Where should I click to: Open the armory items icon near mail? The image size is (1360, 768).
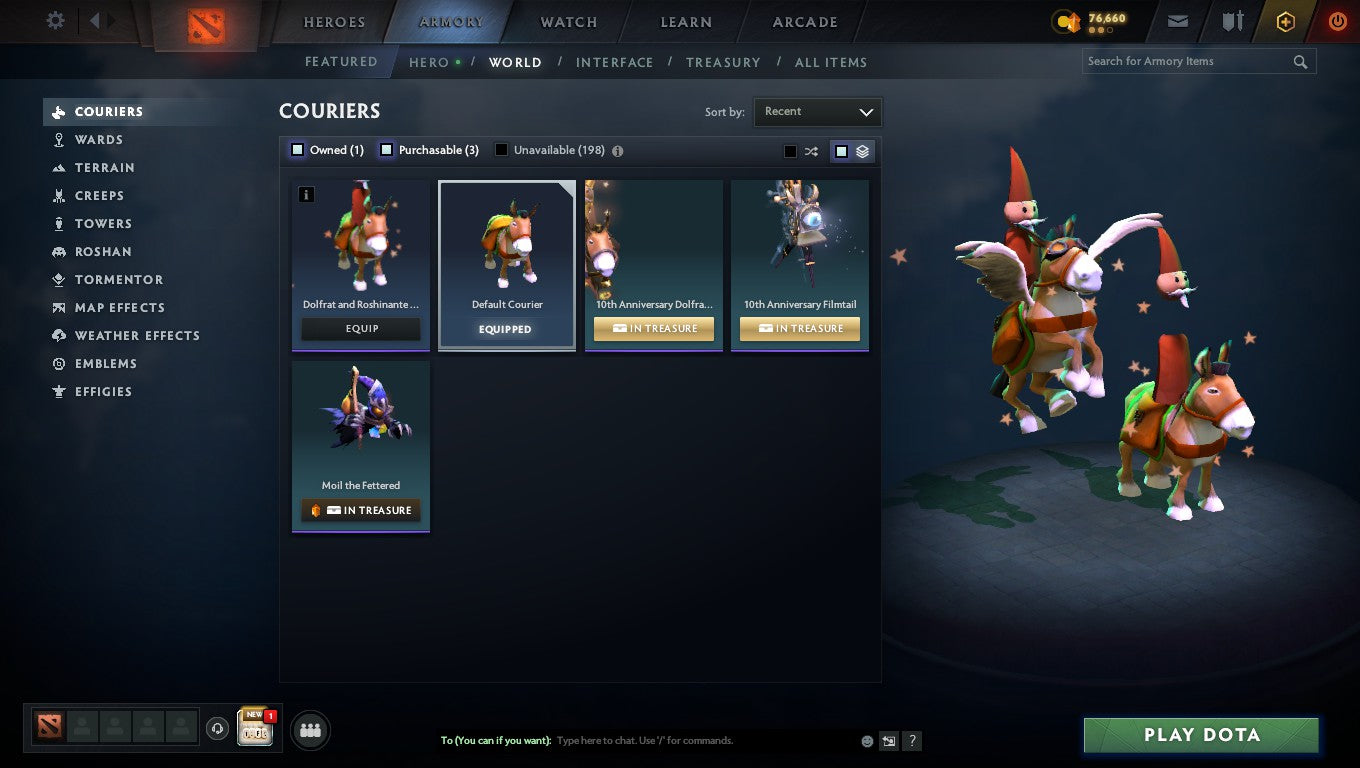(1232, 20)
